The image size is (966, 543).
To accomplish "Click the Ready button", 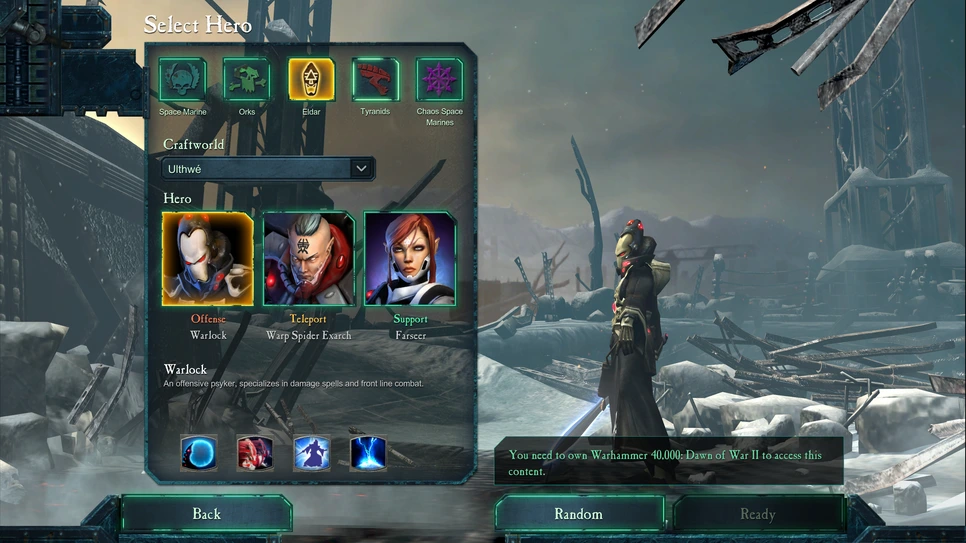I will [757, 514].
